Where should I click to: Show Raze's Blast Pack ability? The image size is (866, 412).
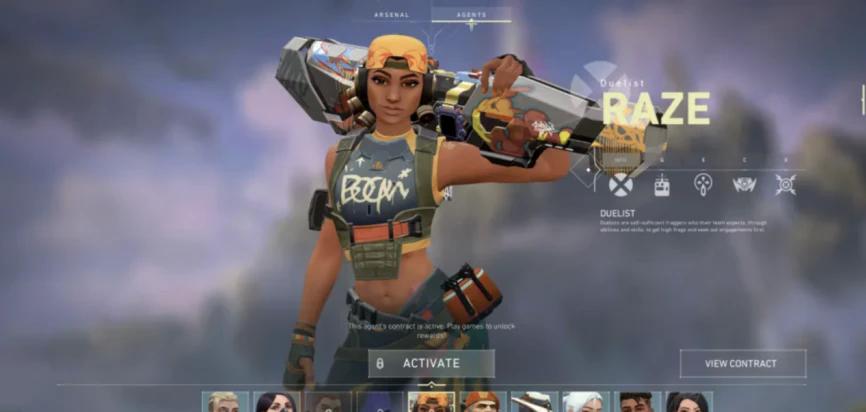coord(662,184)
